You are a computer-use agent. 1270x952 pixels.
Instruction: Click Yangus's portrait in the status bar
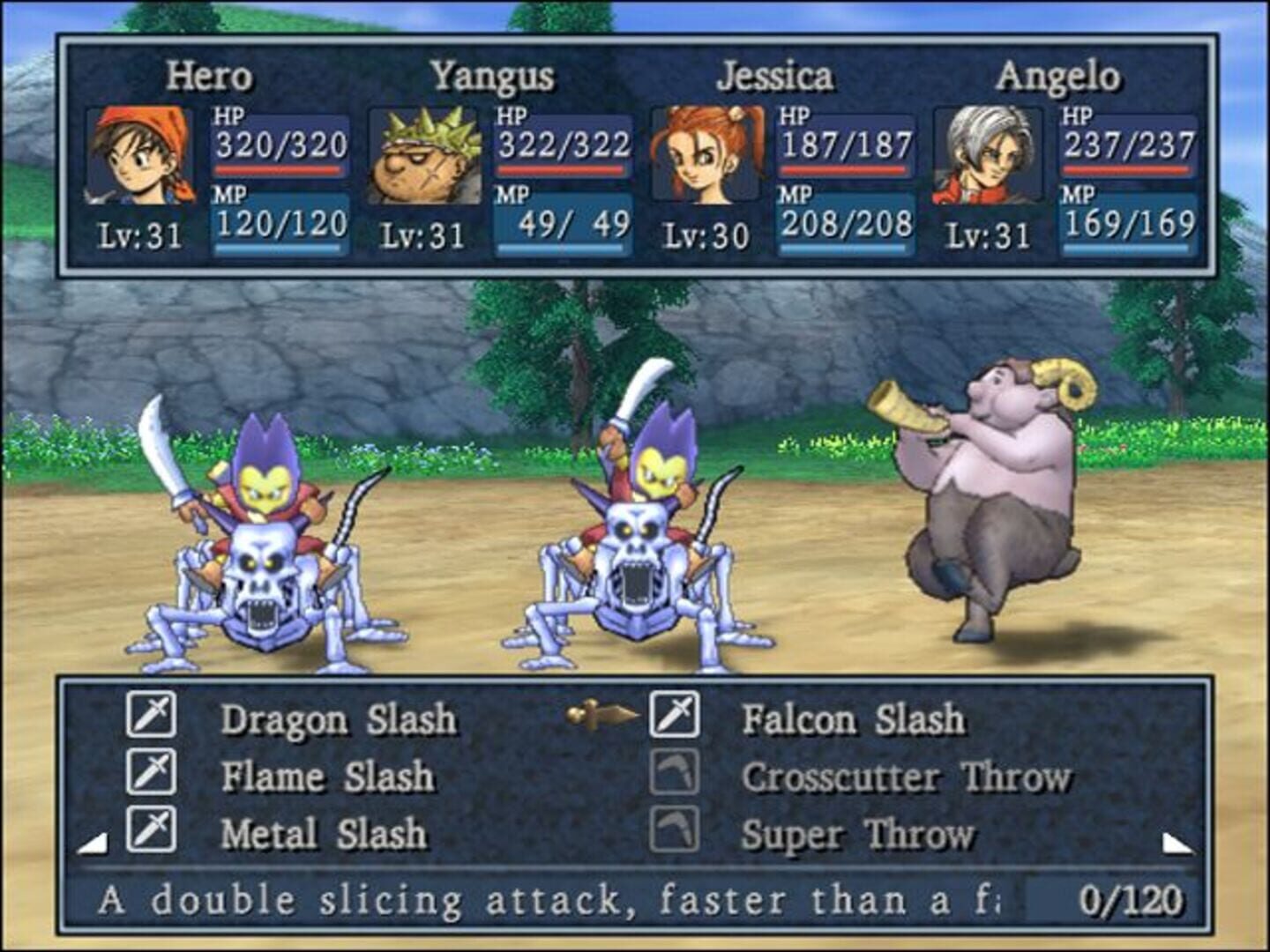[424, 156]
